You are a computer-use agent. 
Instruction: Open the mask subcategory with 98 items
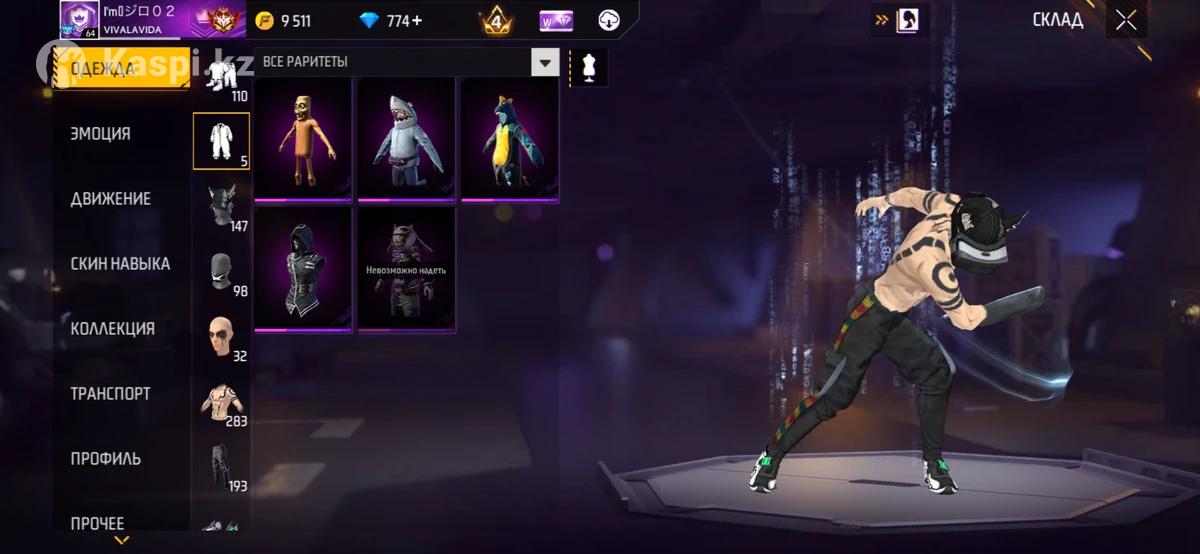tap(221, 271)
